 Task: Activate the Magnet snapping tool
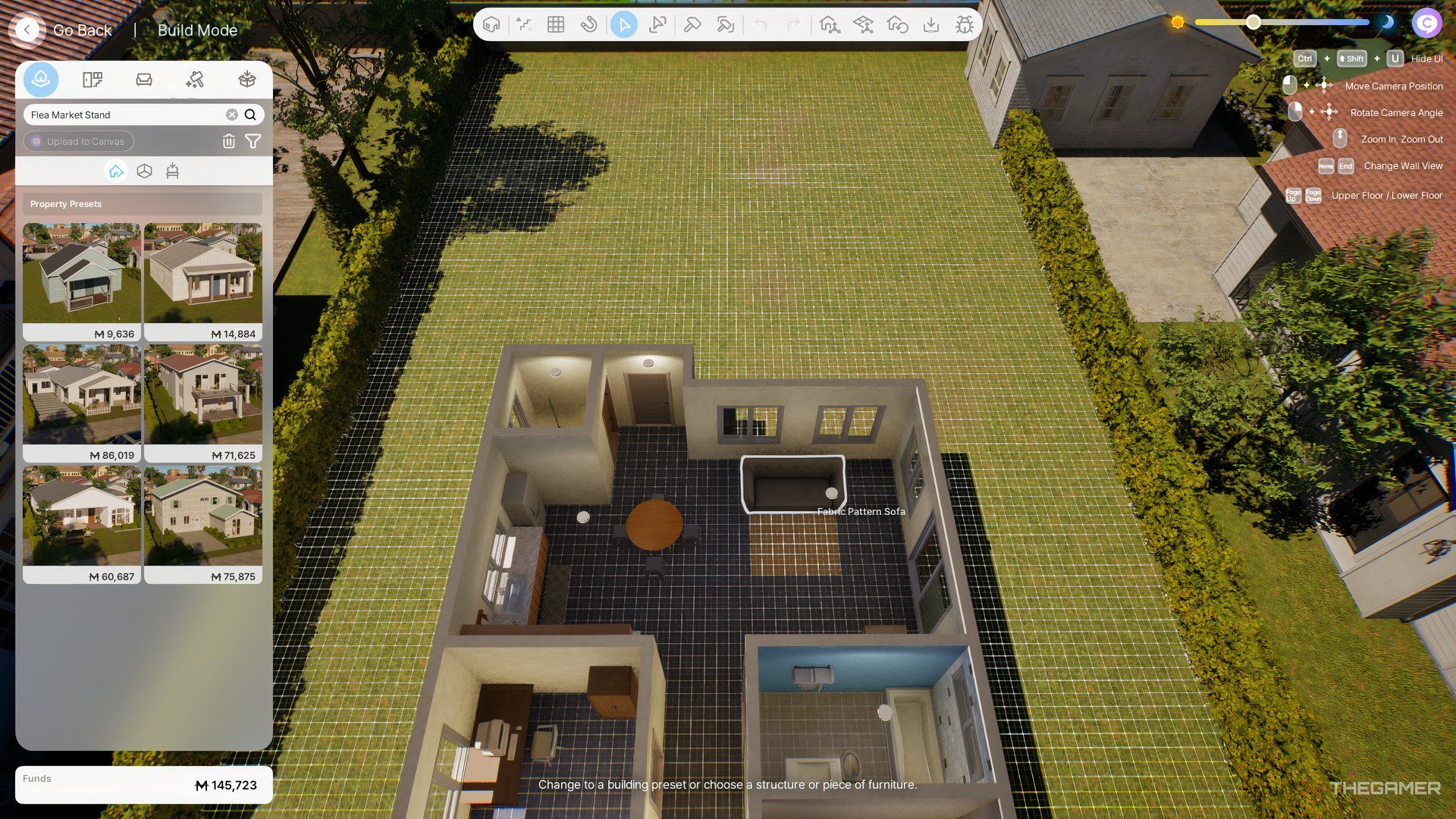pos(590,24)
